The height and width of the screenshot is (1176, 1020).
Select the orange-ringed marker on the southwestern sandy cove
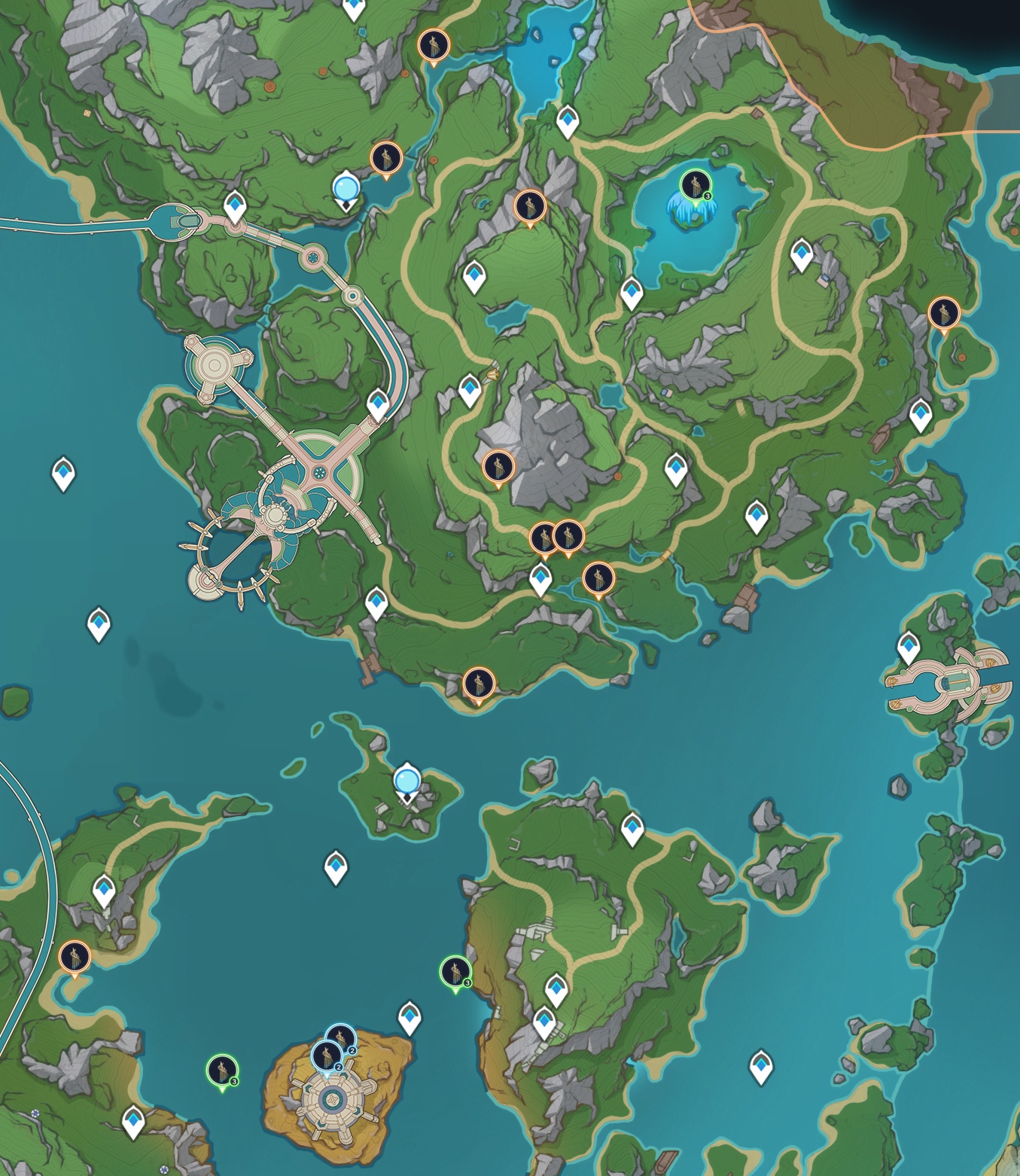point(75,958)
